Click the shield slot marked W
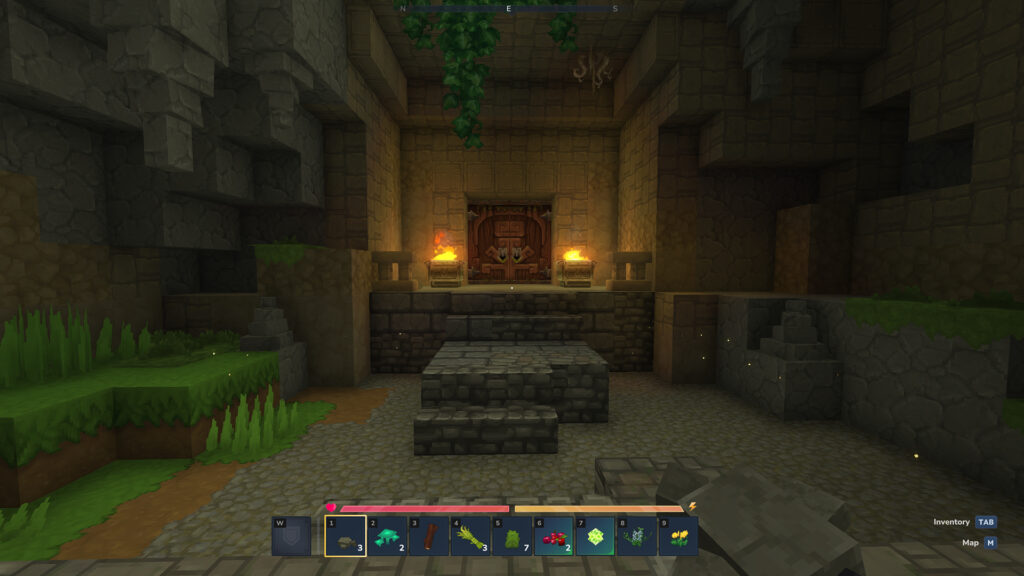 click(x=291, y=536)
